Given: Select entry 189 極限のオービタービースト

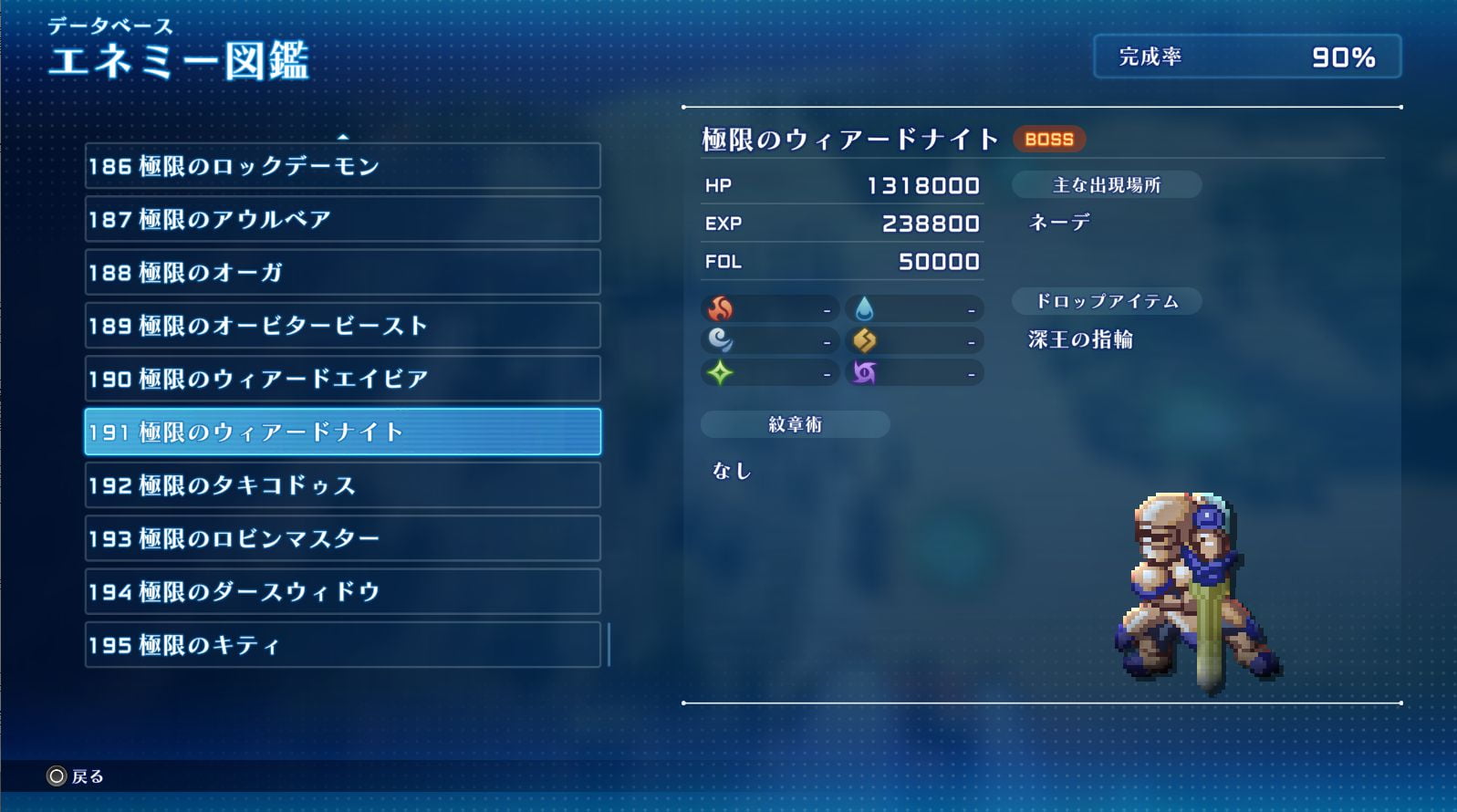Looking at the screenshot, I should (x=342, y=326).
